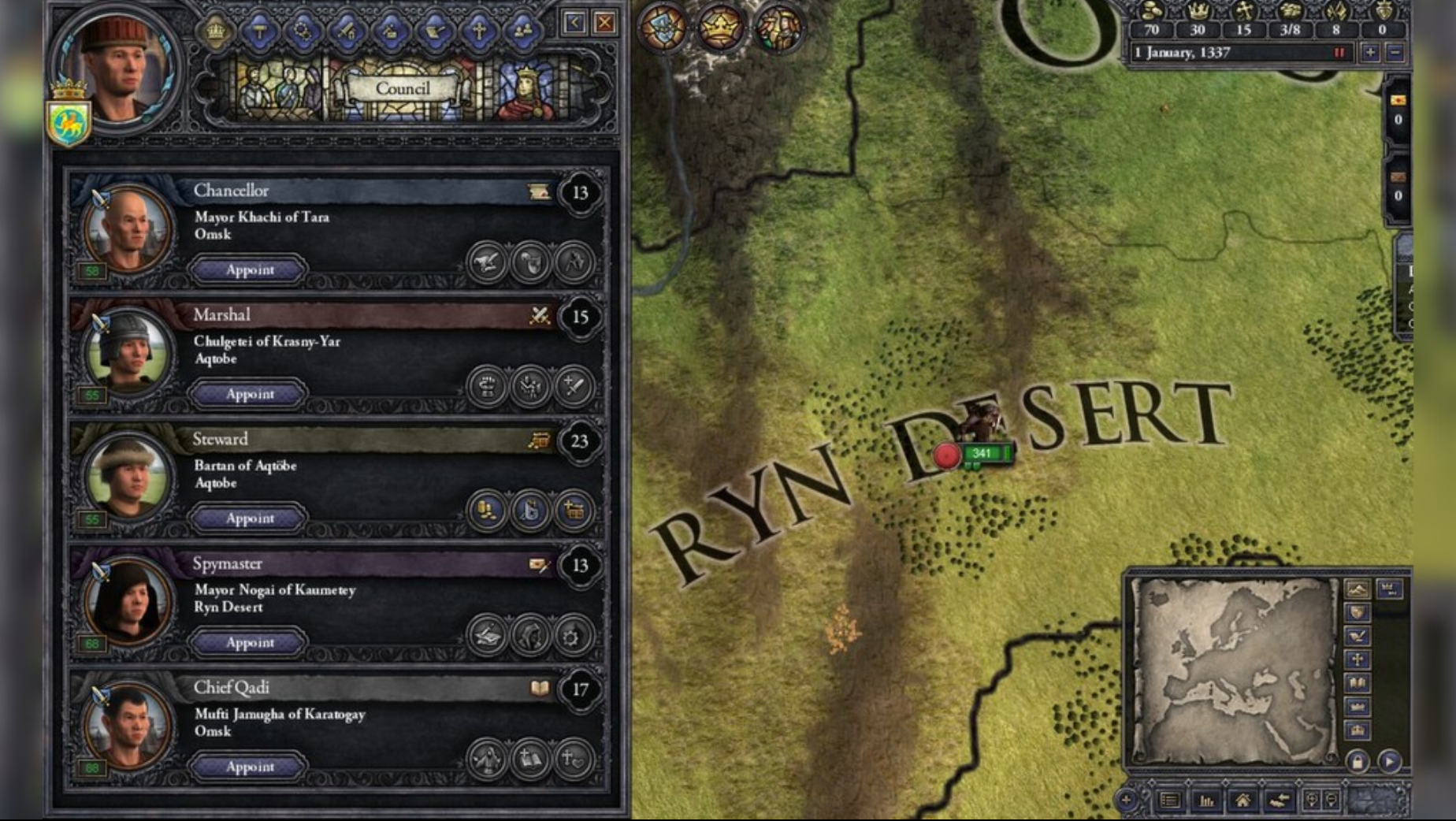Click the home icon to jump to capital
This screenshot has width=1456, height=821.
click(x=1244, y=801)
